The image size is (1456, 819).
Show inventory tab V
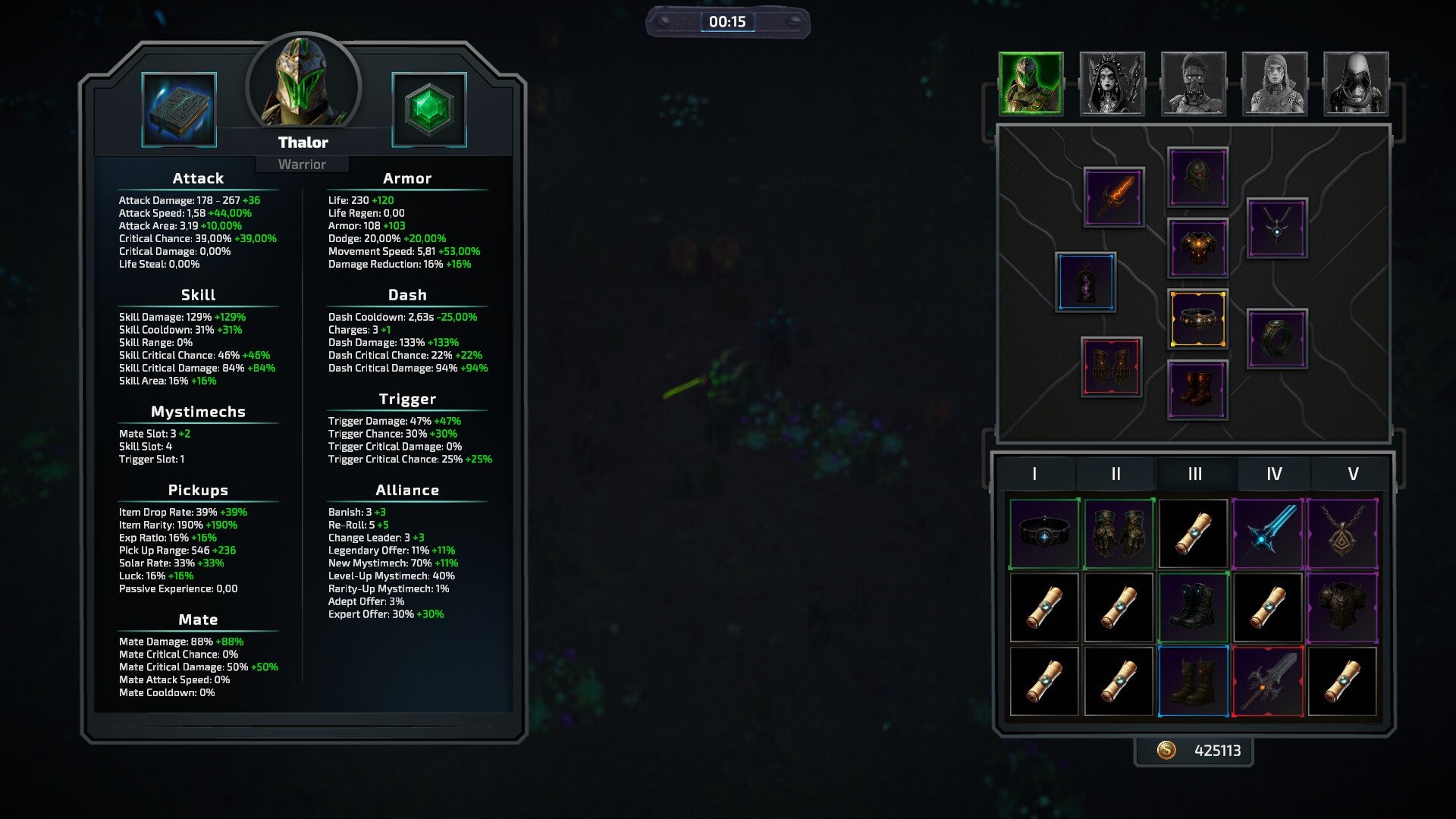click(1353, 474)
